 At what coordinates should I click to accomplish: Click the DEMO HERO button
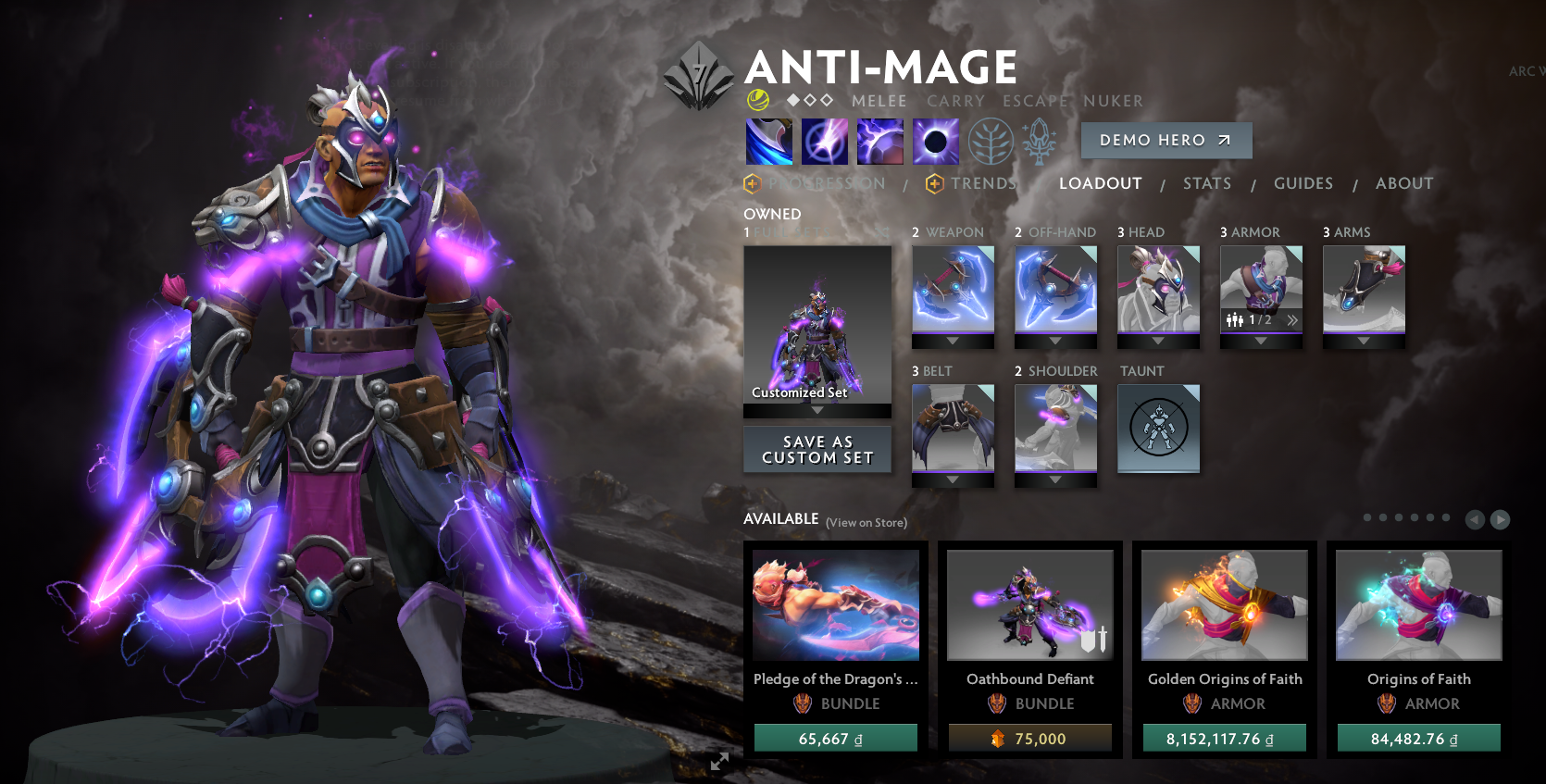(1166, 140)
